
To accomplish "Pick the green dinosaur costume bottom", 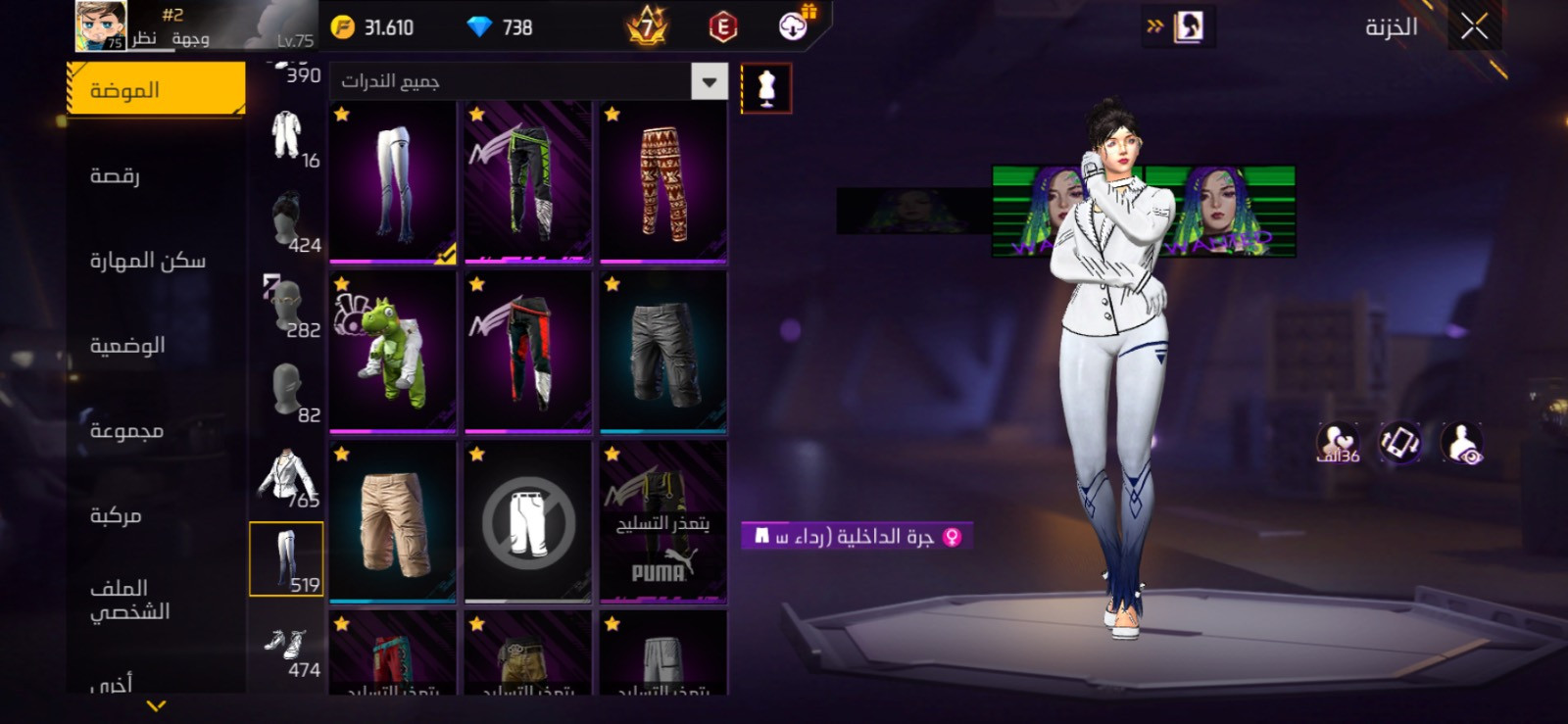I will [x=392, y=353].
